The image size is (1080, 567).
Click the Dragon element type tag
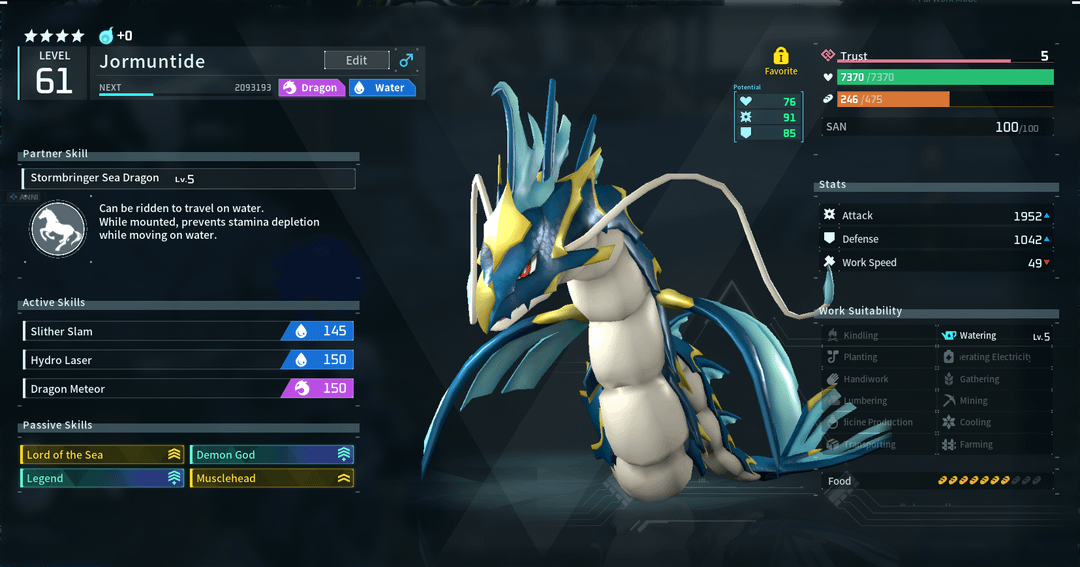click(x=311, y=88)
